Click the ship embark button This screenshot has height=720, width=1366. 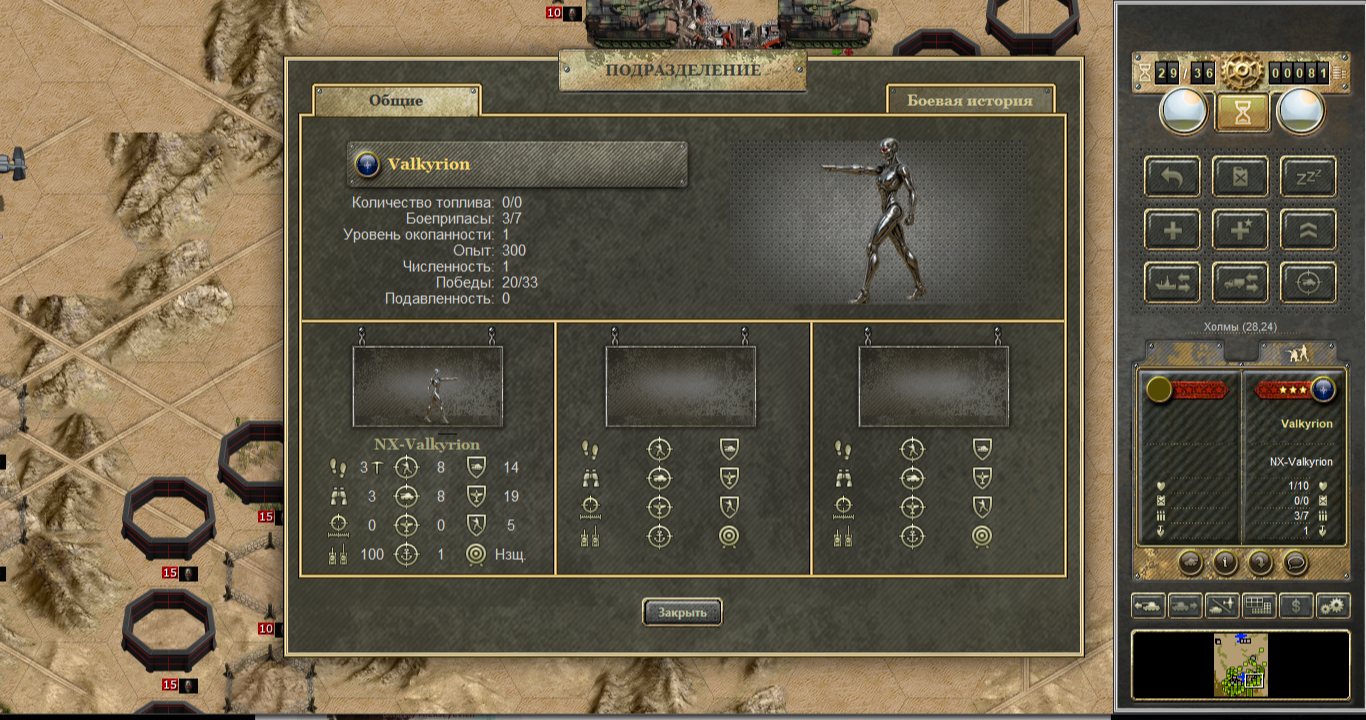click(x=1173, y=283)
